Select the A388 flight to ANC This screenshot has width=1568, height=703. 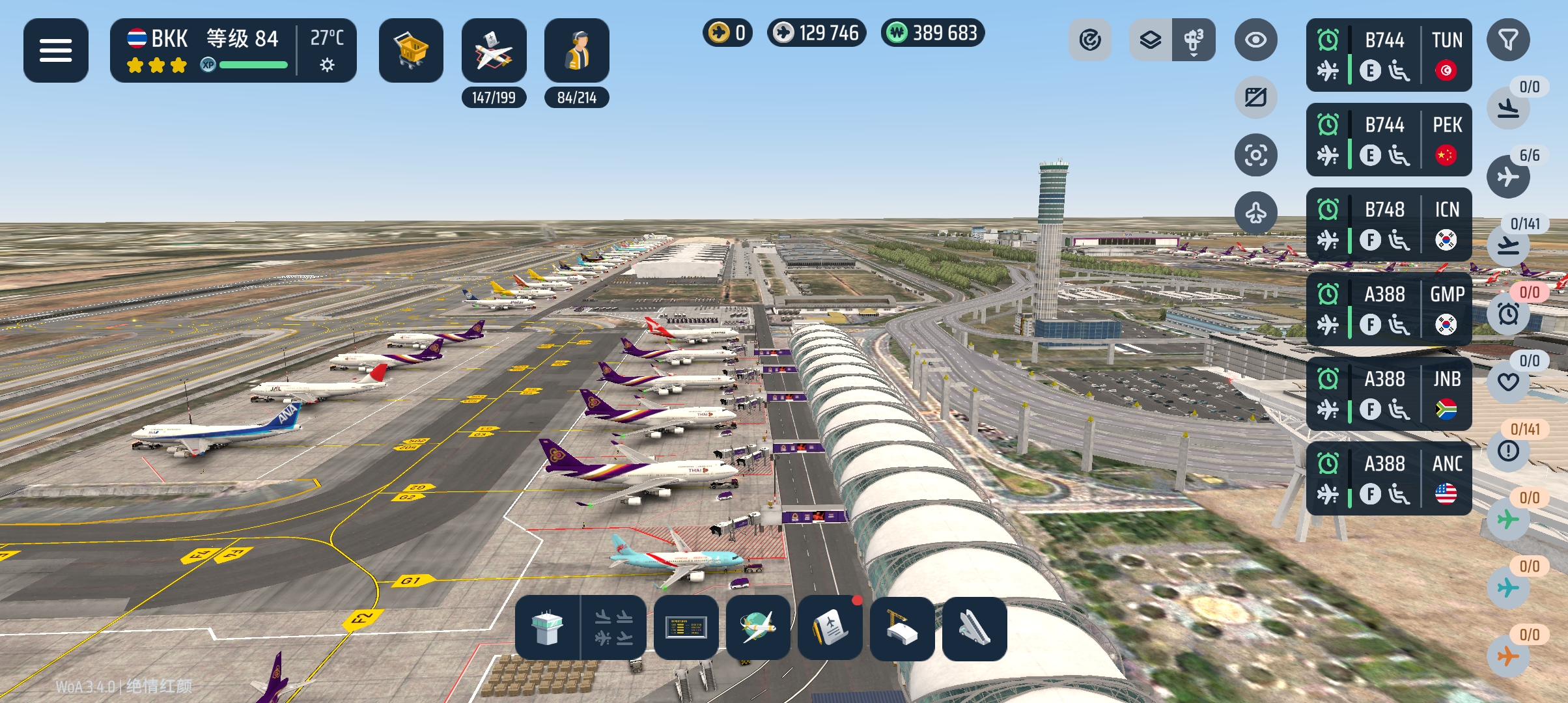pos(1388,478)
